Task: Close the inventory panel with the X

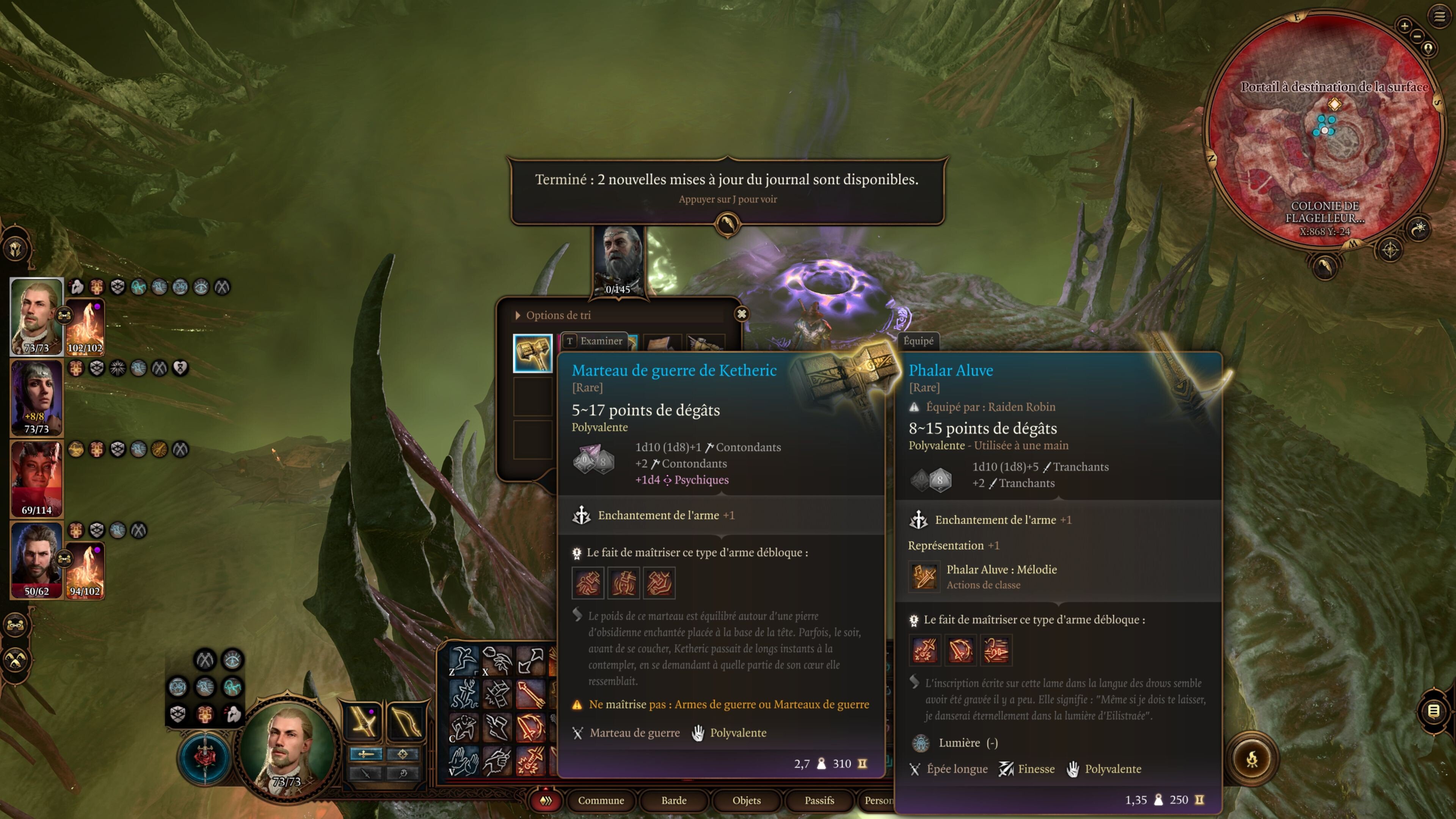Action: pos(742,314)
